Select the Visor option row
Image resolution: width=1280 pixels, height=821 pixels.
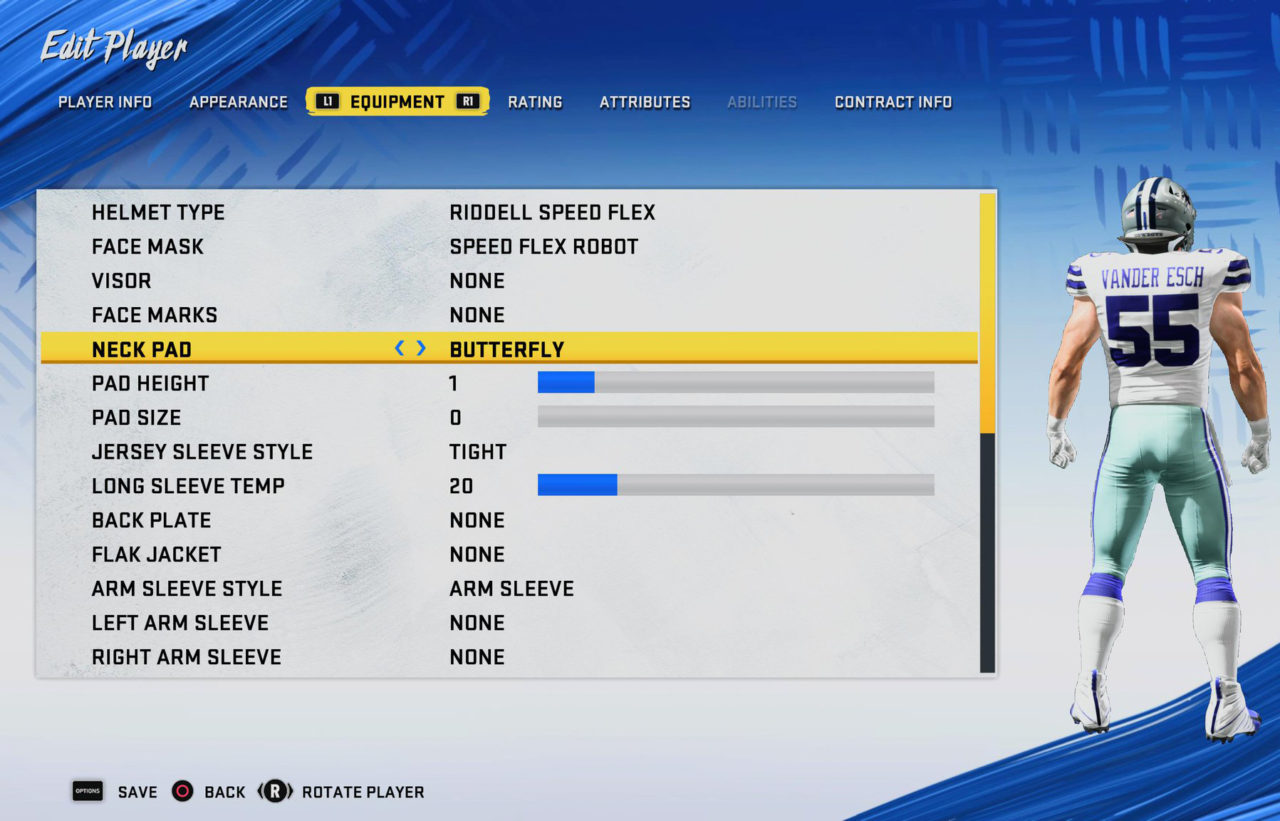point(507,281)
